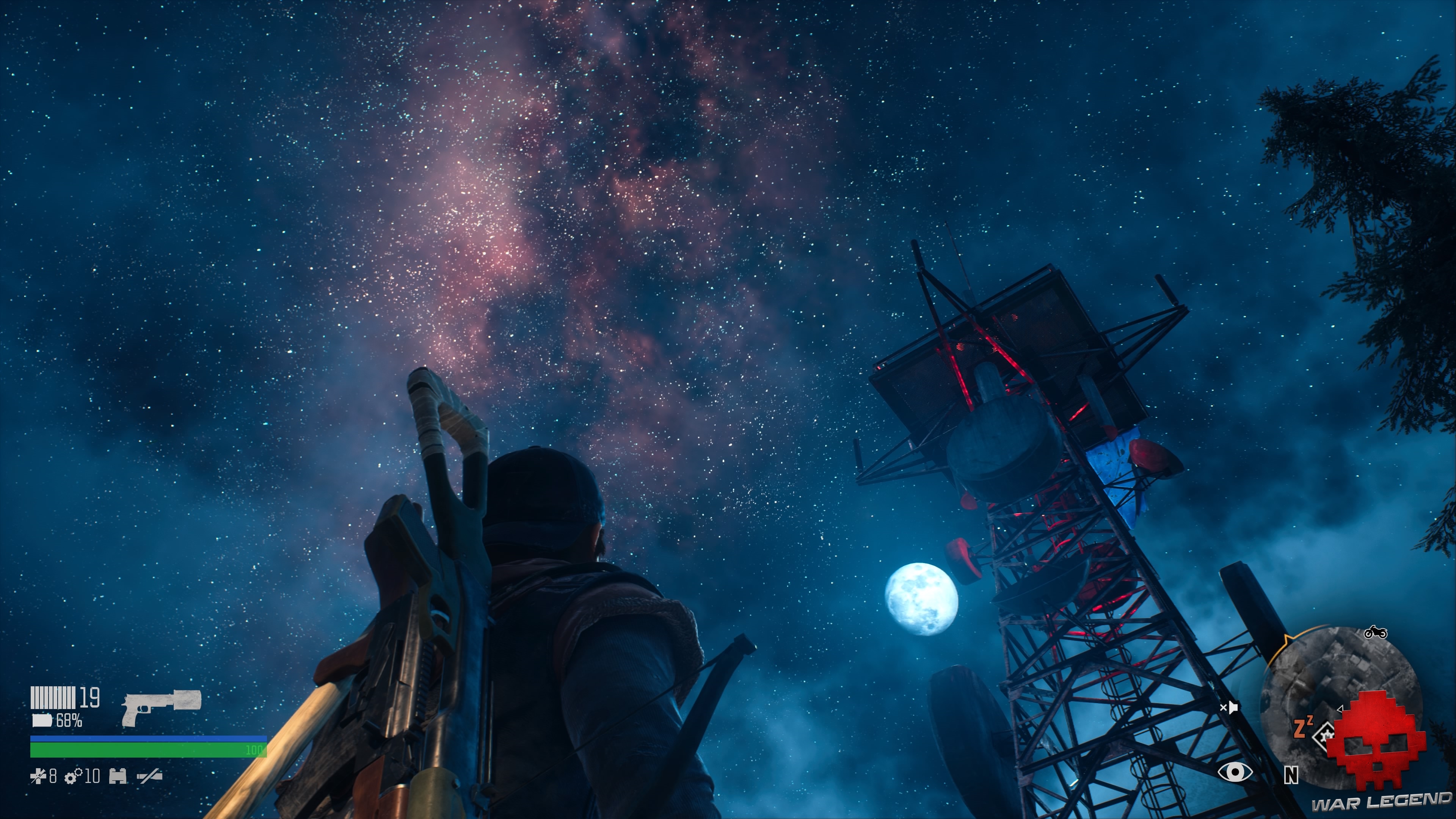Image resolution: width=1456 pixels, height=819 pixels.
Task: Select the orange Zz sleep marker
Action: pyautogui.click(x=1303, y=728)
